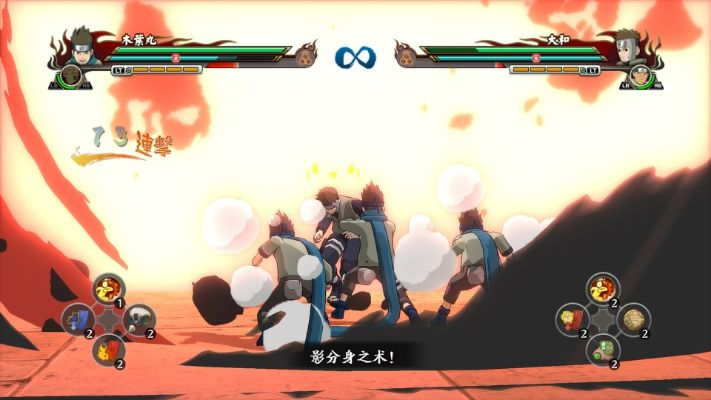Select Yamato's green pills item
Screen dimensions: 711x400
[602, 350]
